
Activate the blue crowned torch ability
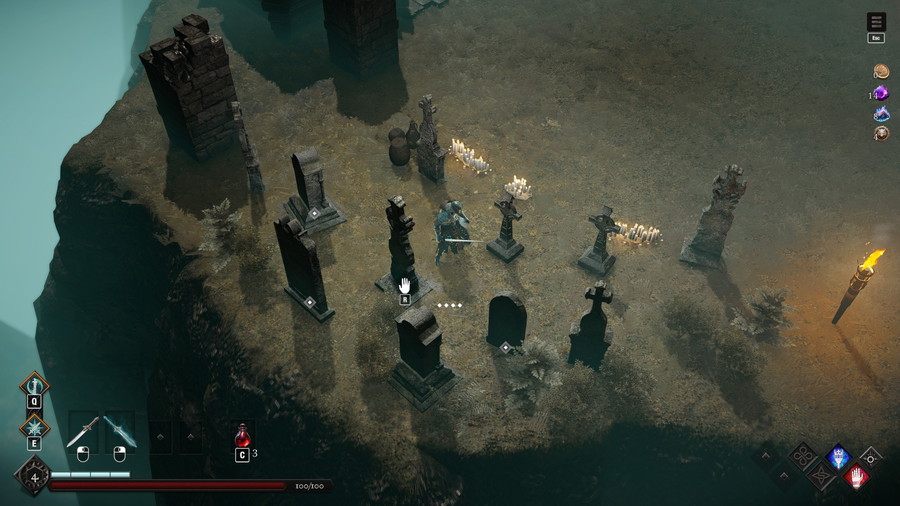point(837,456)
